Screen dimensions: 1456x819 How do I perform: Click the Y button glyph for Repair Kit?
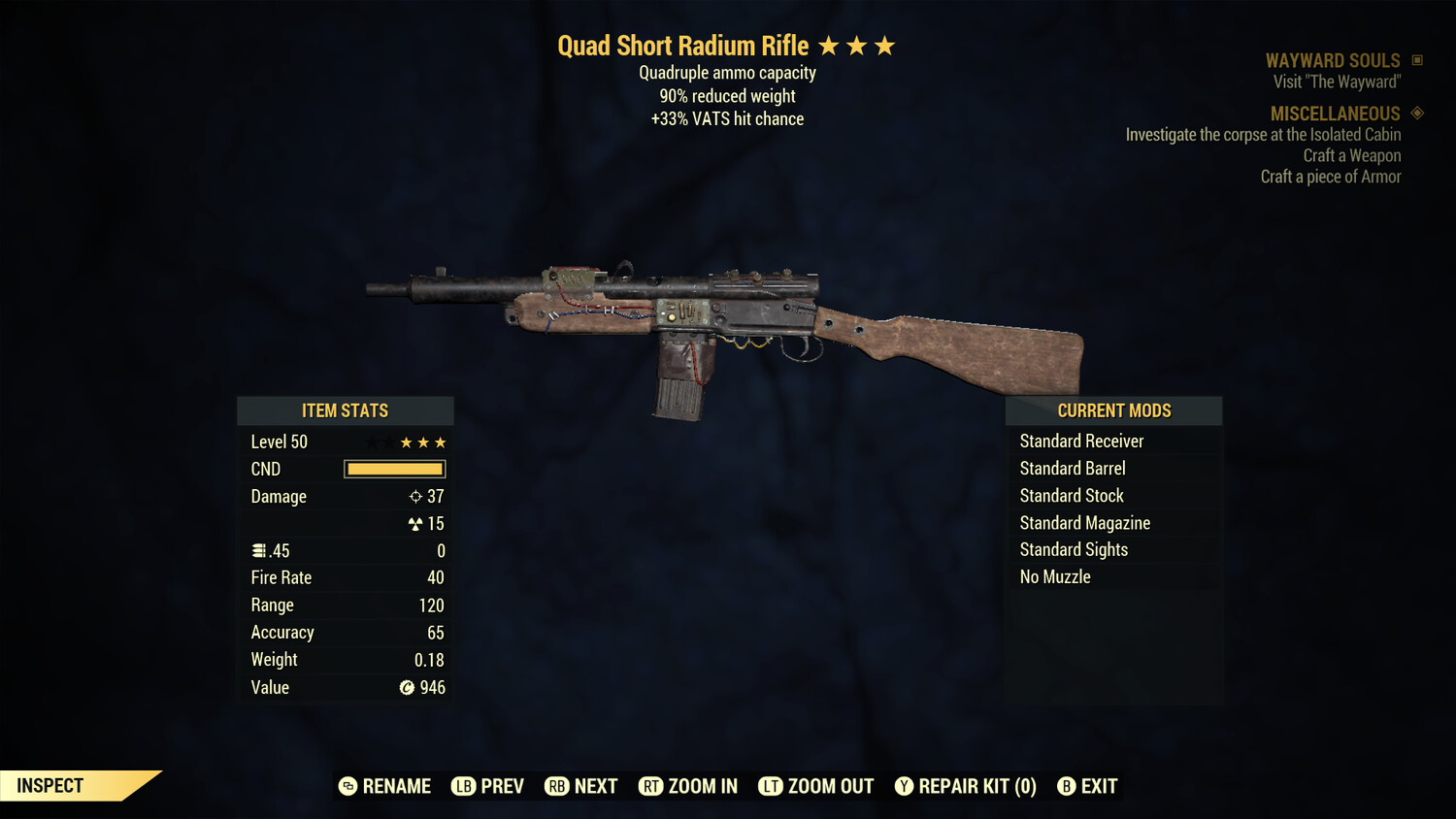click(x=903, y=786)
